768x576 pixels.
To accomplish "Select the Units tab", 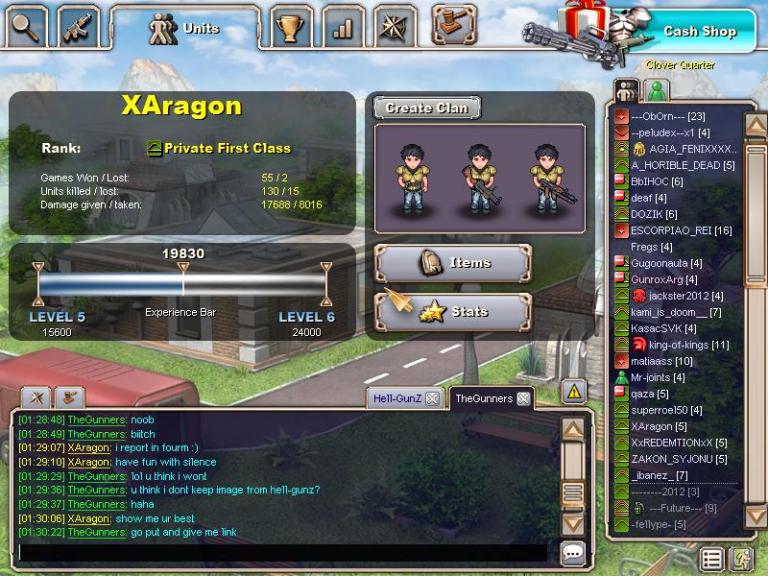I will pyautogui.click(x=184, y=28).
